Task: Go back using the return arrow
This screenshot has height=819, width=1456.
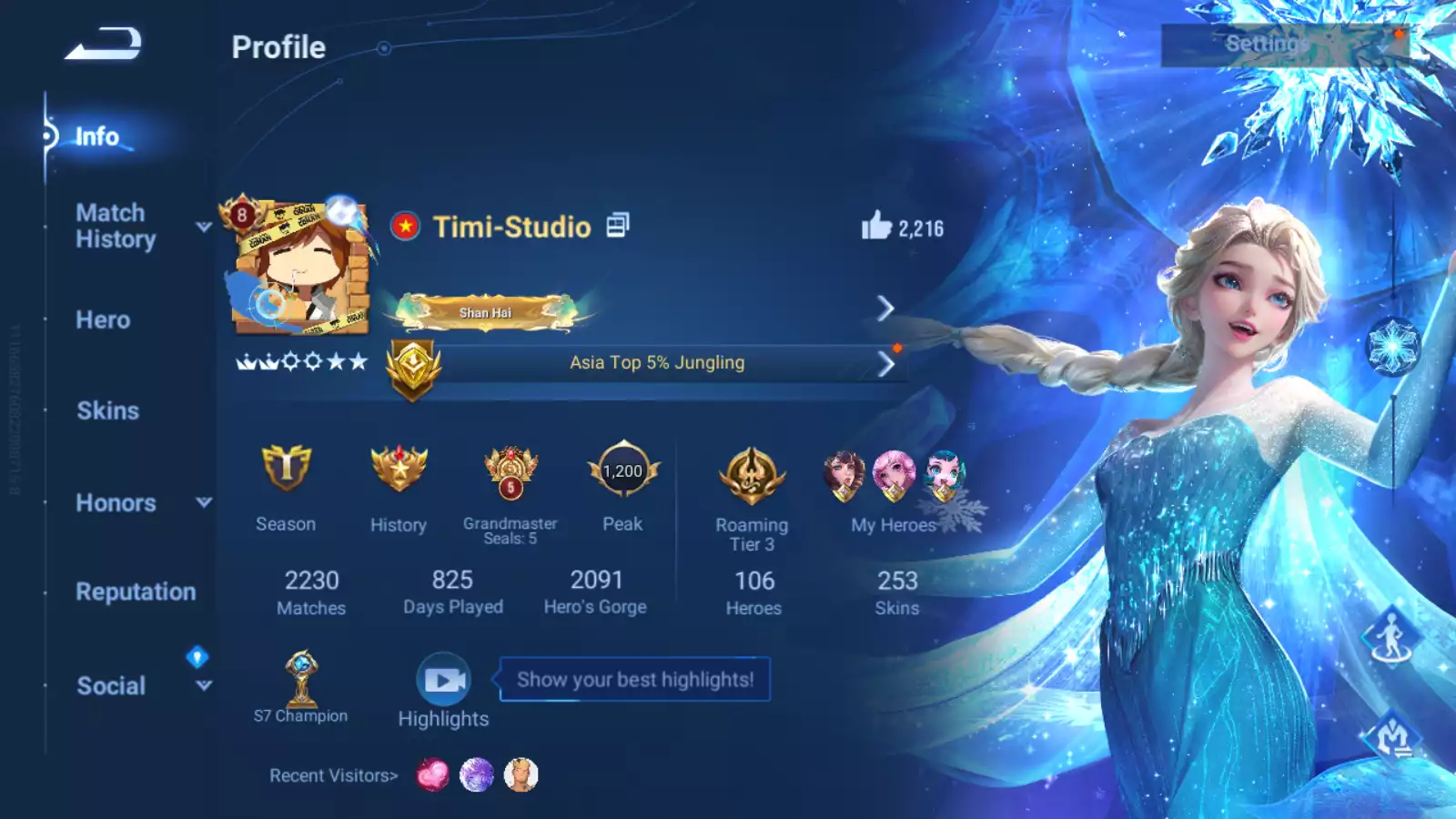Action: [x=103, y=44]
